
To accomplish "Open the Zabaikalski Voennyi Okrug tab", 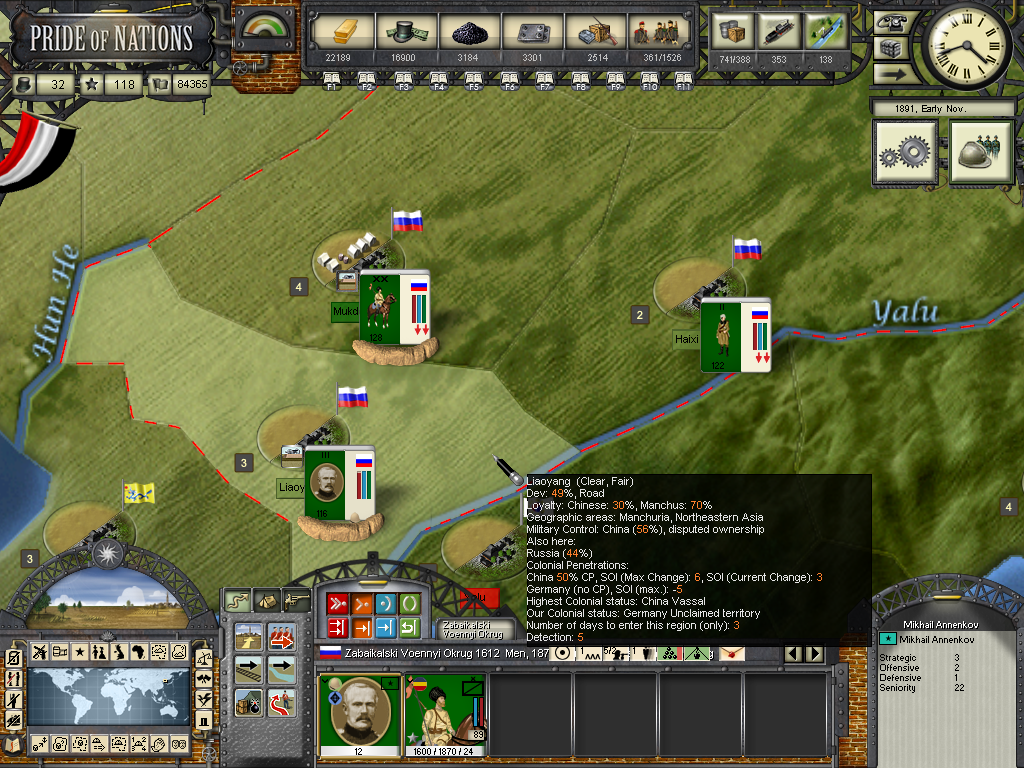I will 474,631.
